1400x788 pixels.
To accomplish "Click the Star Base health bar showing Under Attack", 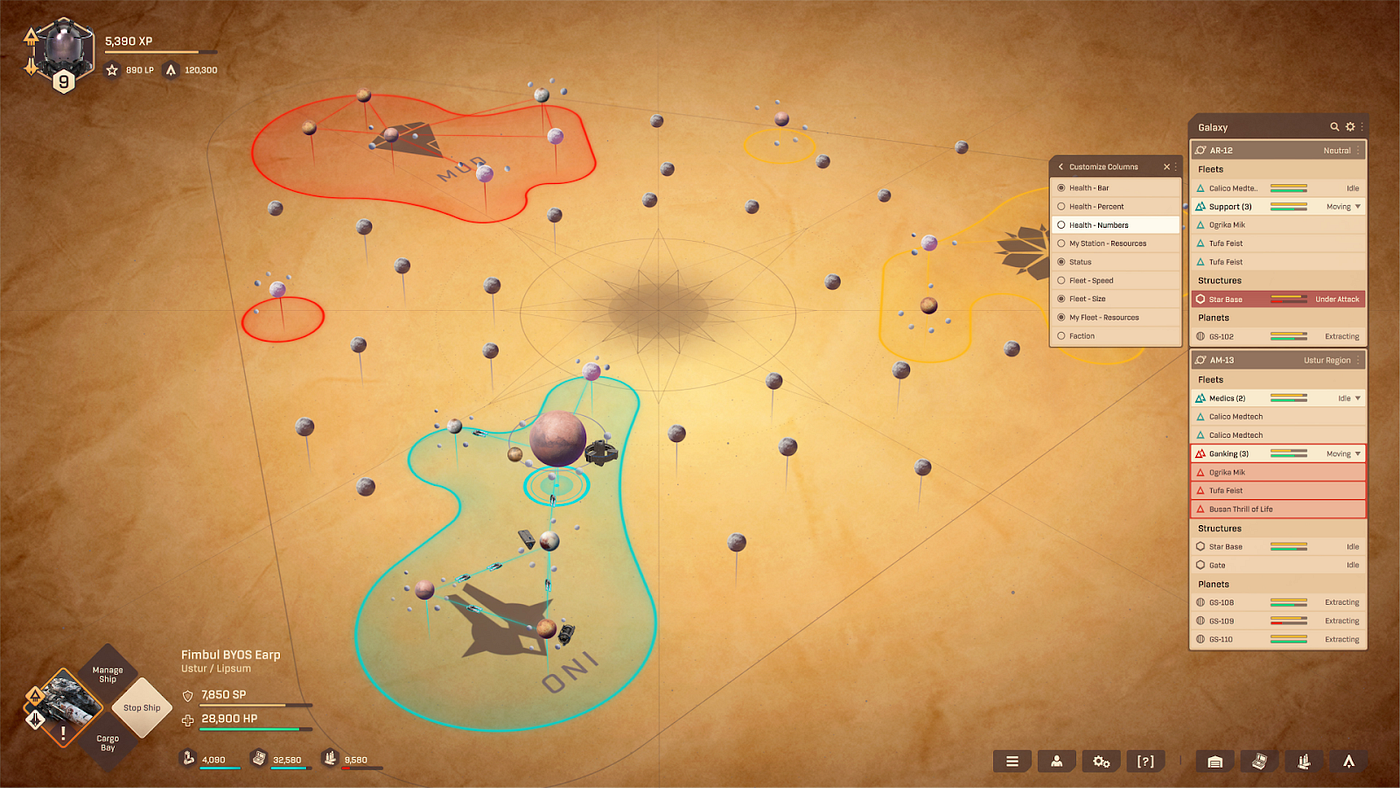I will click(x=1290, y=298).
